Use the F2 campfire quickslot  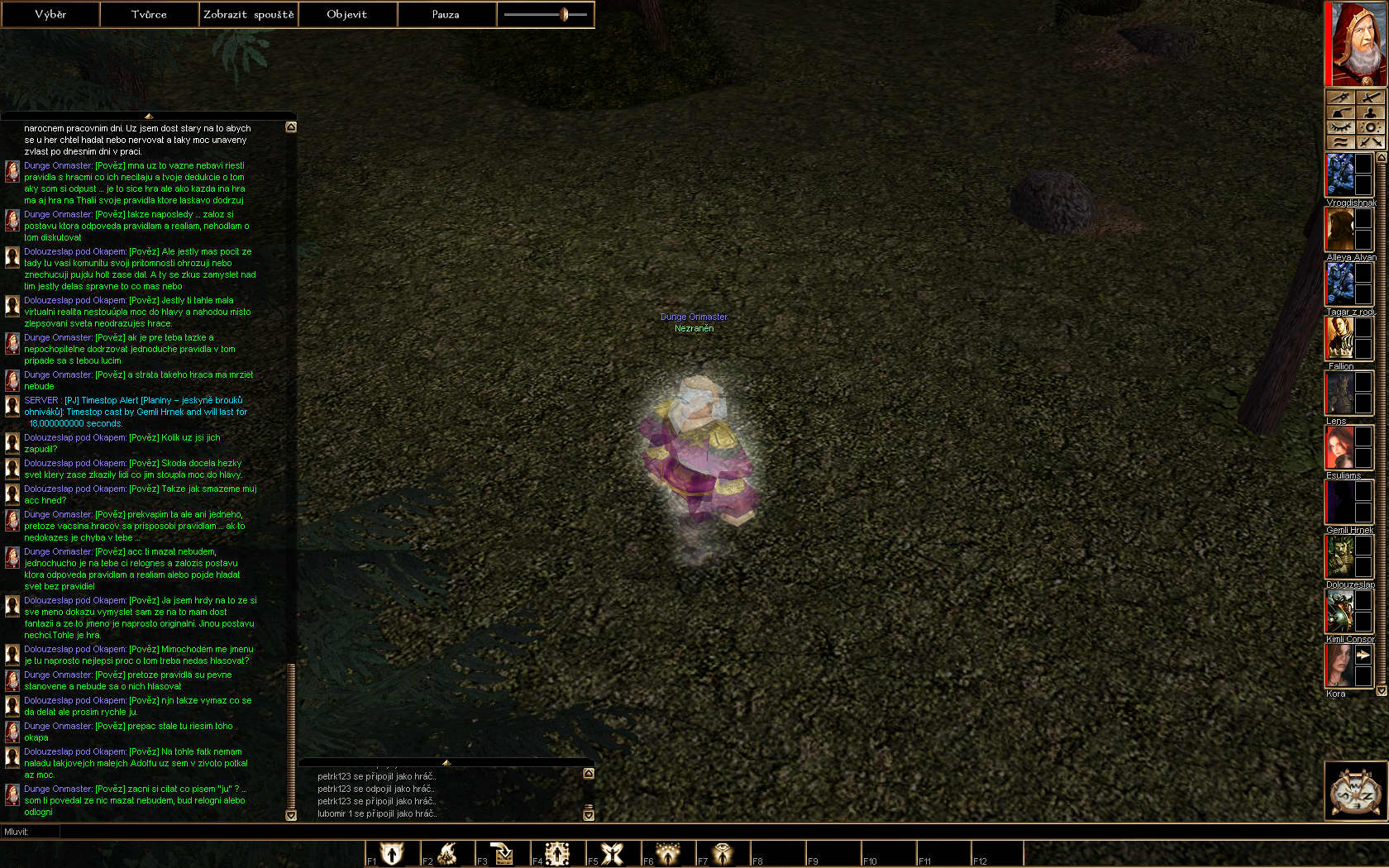[447, 852]
